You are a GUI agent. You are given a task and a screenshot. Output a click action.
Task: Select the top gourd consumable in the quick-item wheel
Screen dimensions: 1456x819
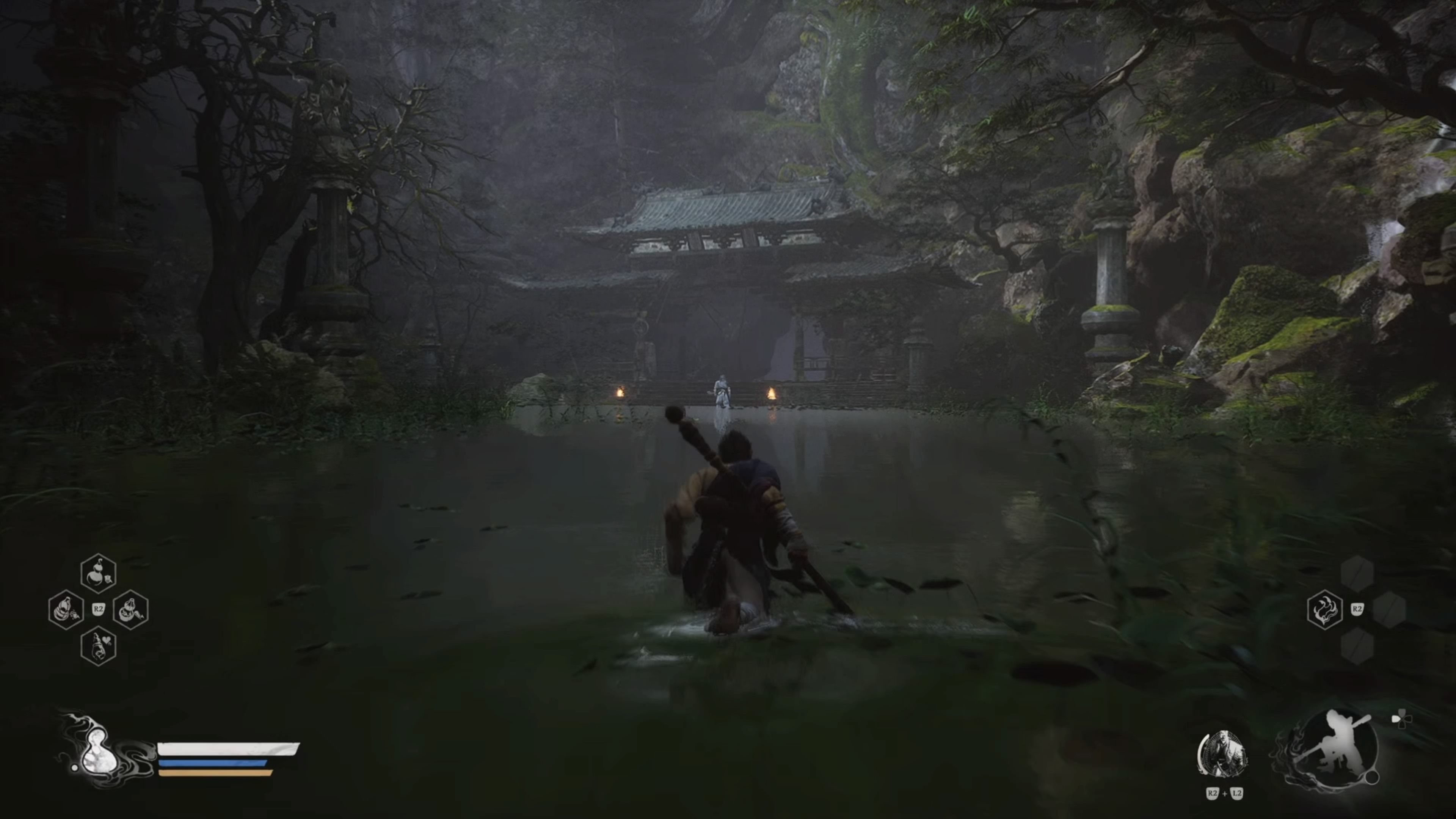click(98, 573)
